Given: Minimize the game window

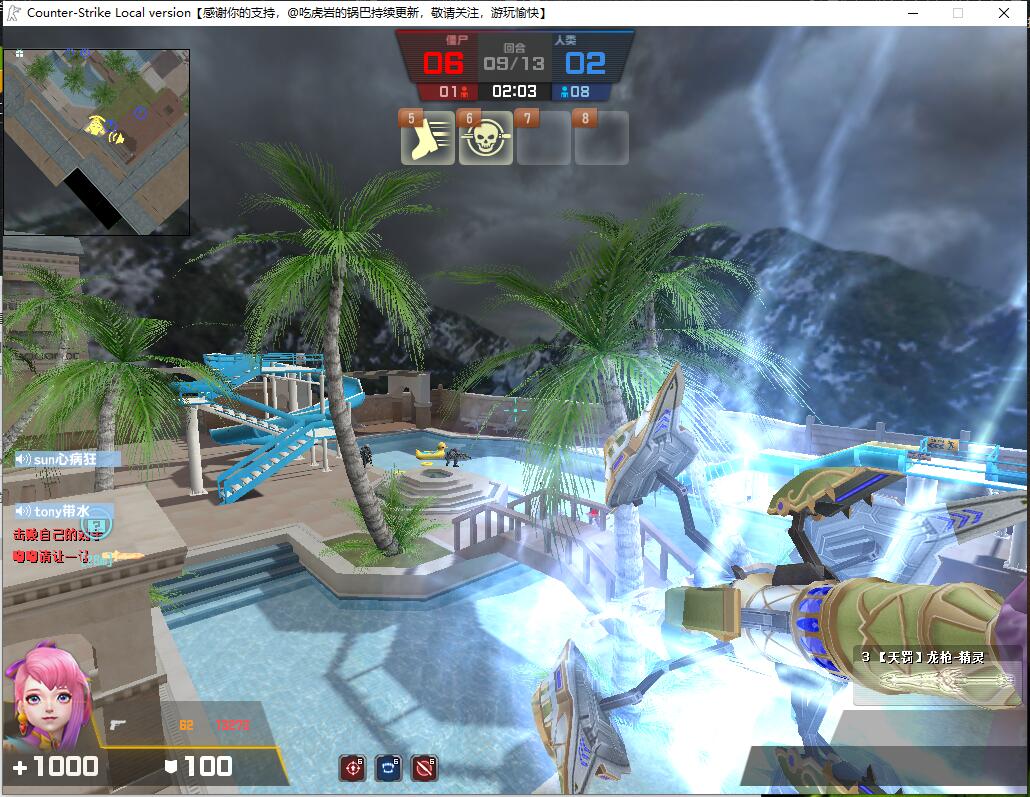Looking at the screenshot, I should click(x=912, y=13).
